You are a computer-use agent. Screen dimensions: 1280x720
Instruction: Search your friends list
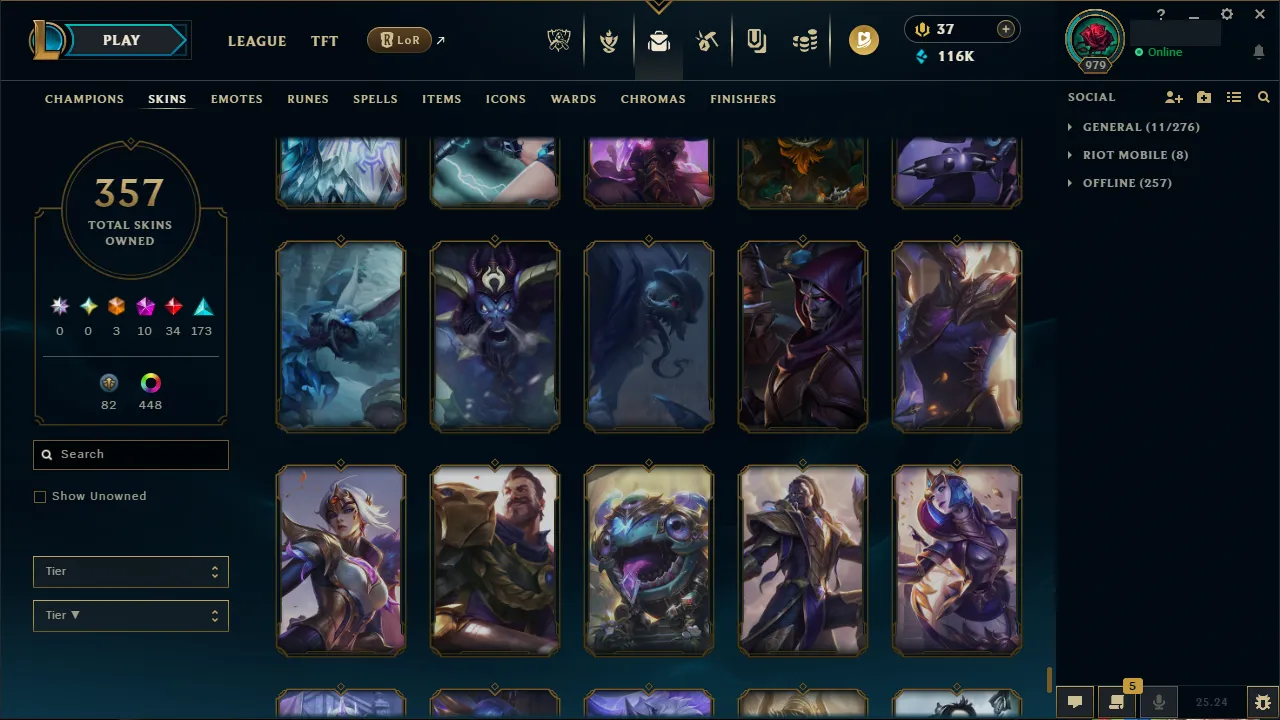click(1264, 97)
